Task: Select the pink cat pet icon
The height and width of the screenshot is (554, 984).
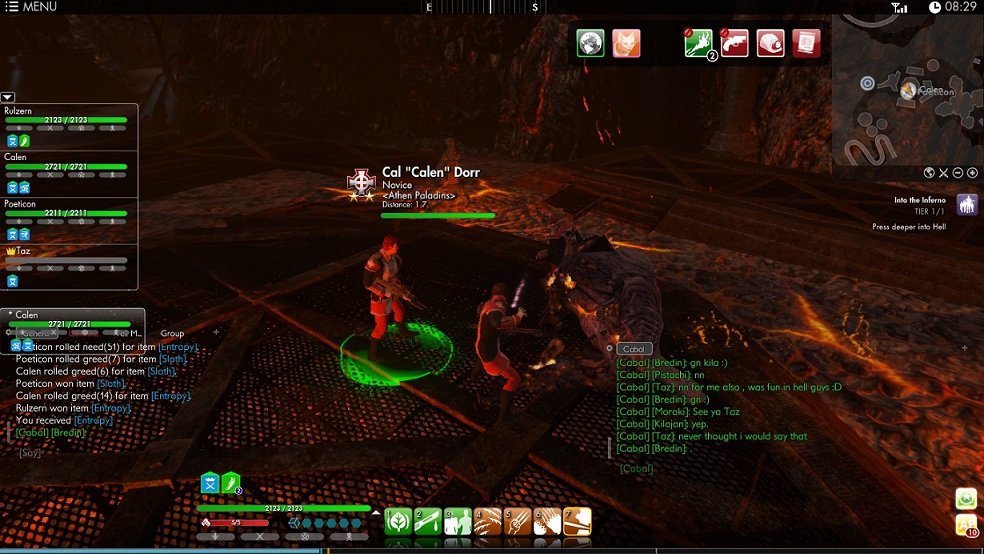Action: coord(626,43)
